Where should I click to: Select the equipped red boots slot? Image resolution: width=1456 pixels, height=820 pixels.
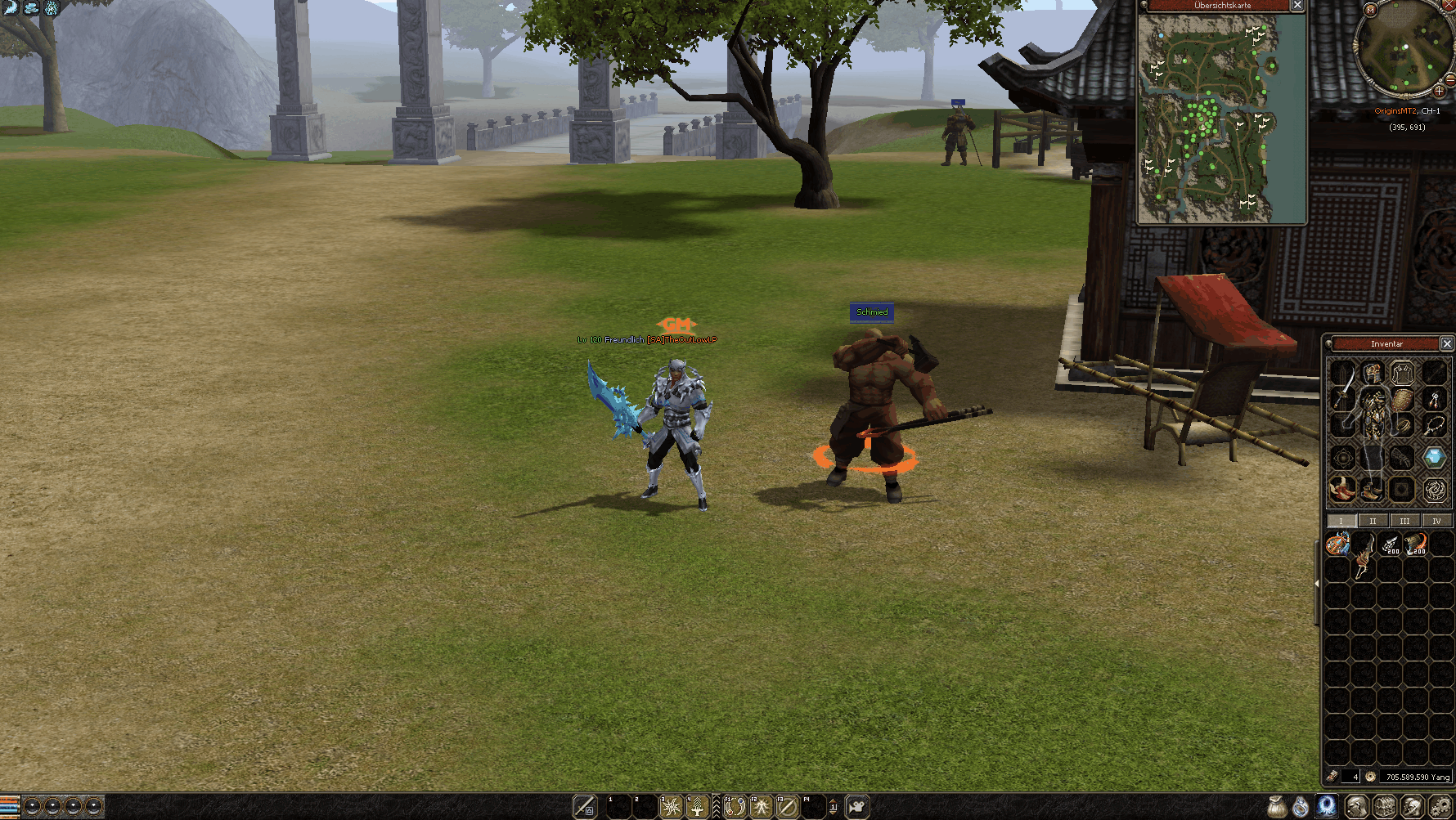(x=1342, y=489)
